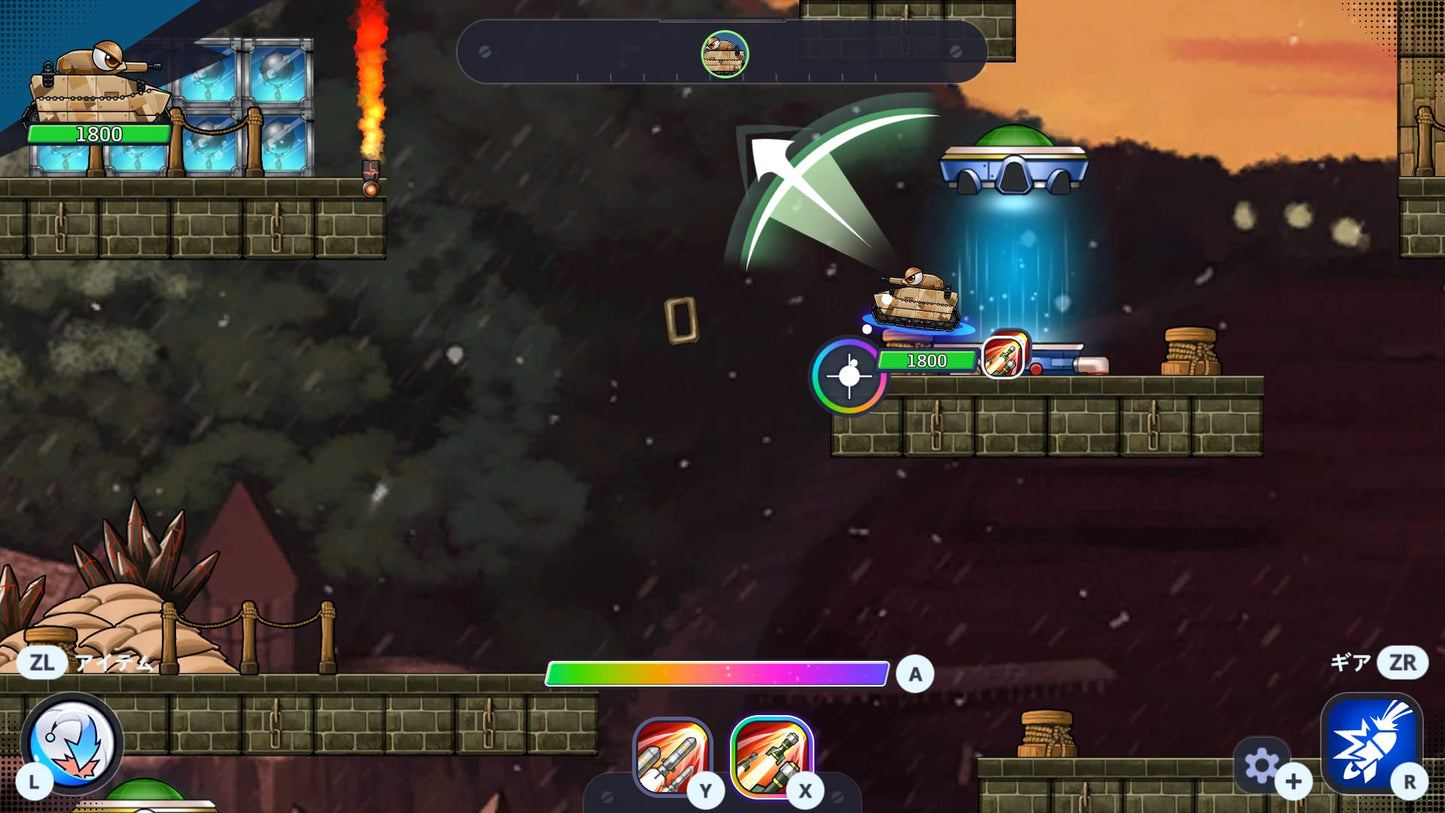Activate the item orb icon

click(x=71, y=743)
